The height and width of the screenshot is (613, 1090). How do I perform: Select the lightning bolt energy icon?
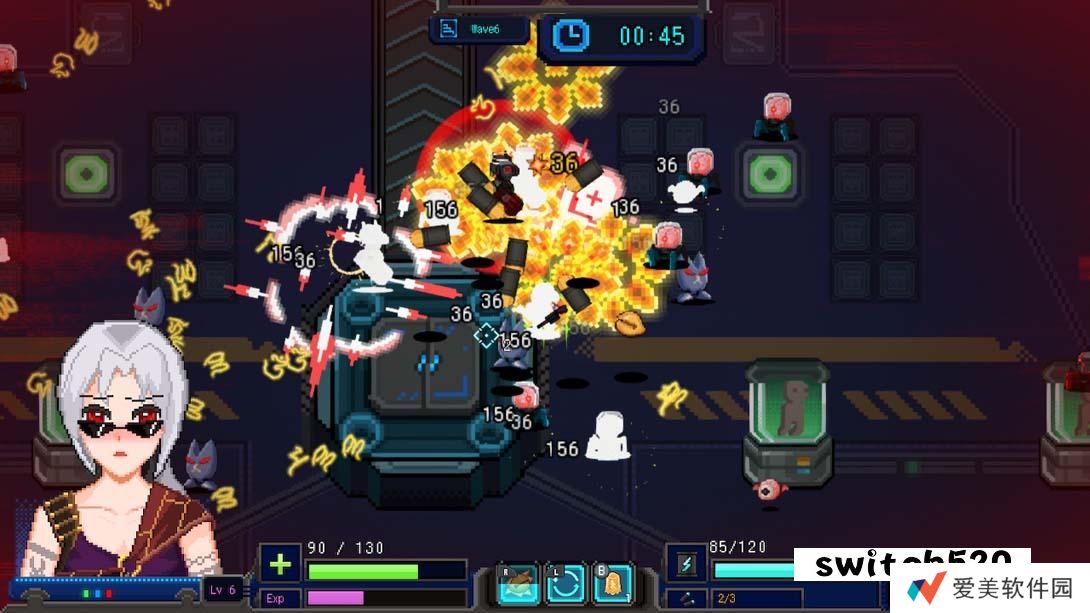(688, 564)
